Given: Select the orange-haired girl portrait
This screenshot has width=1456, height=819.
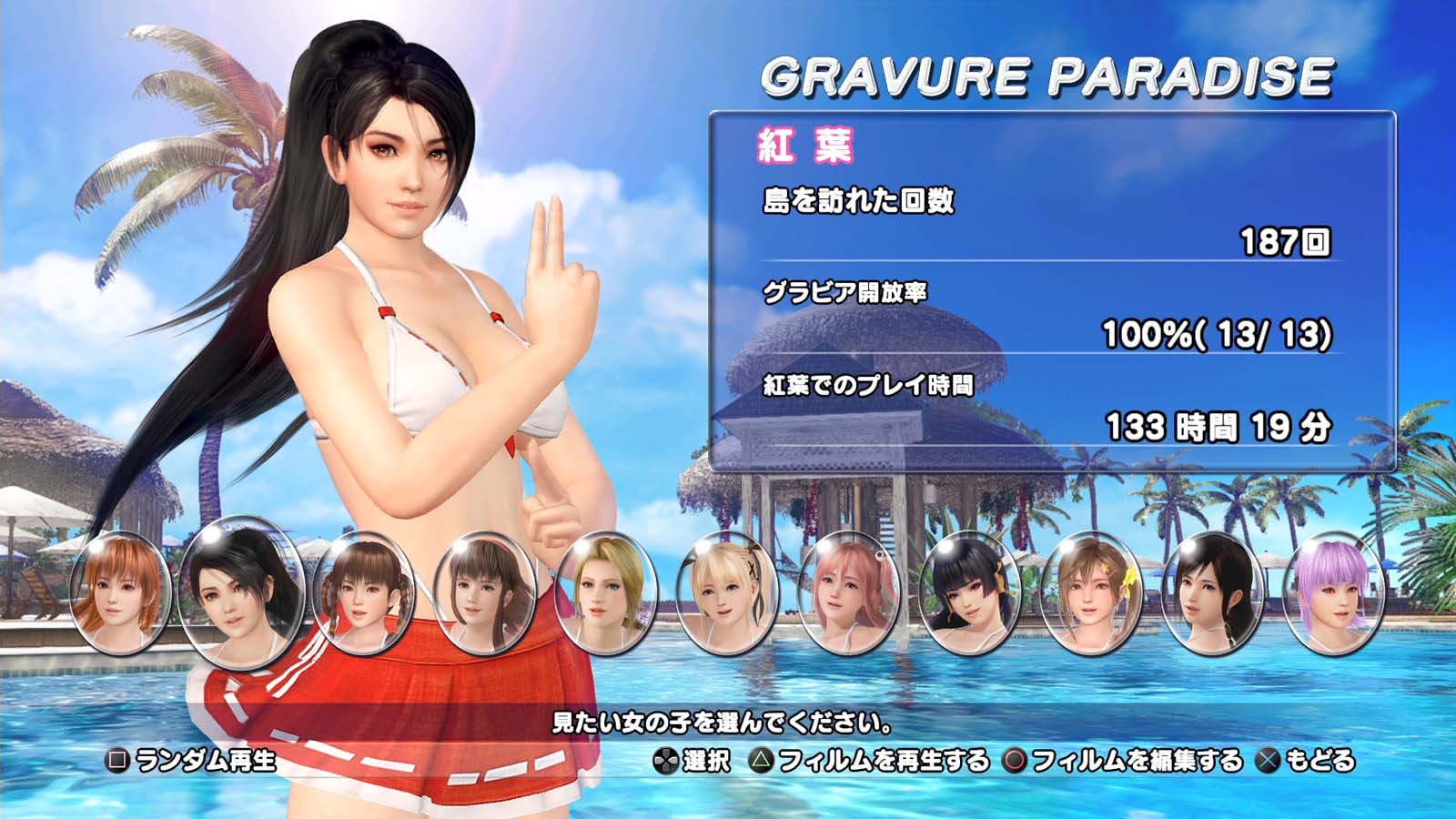Looking at the screenshot, I should click(120, 591).
